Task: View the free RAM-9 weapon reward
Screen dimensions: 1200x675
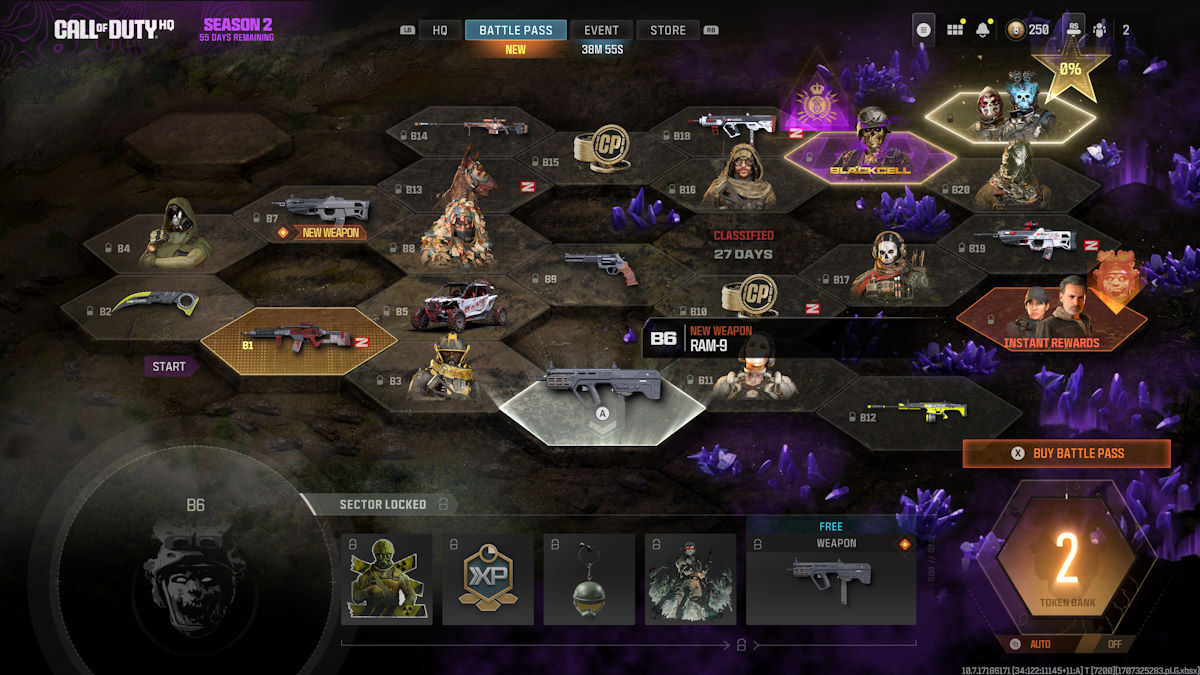Action: tap(830, 578)
